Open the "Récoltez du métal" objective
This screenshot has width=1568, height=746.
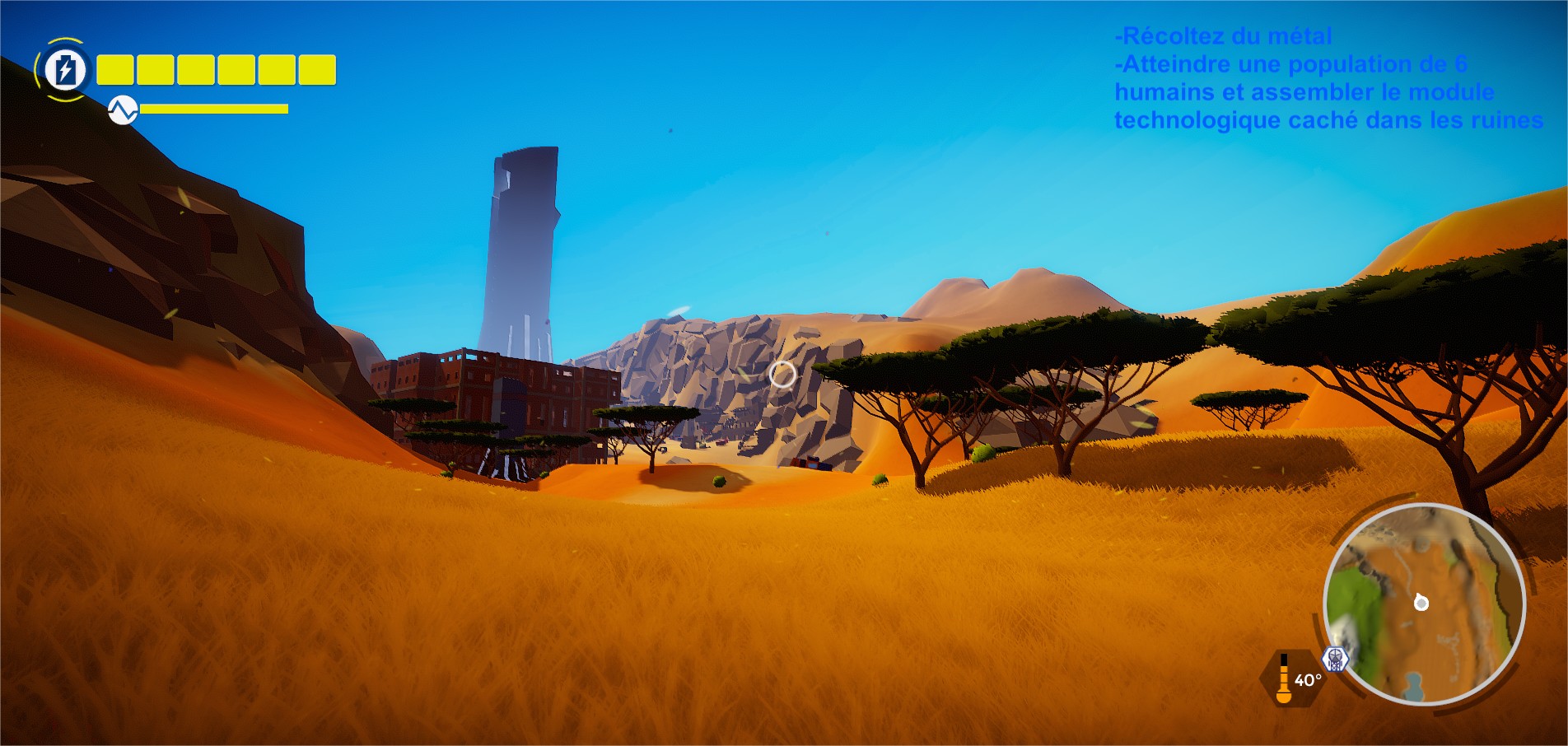(1223, 36)
